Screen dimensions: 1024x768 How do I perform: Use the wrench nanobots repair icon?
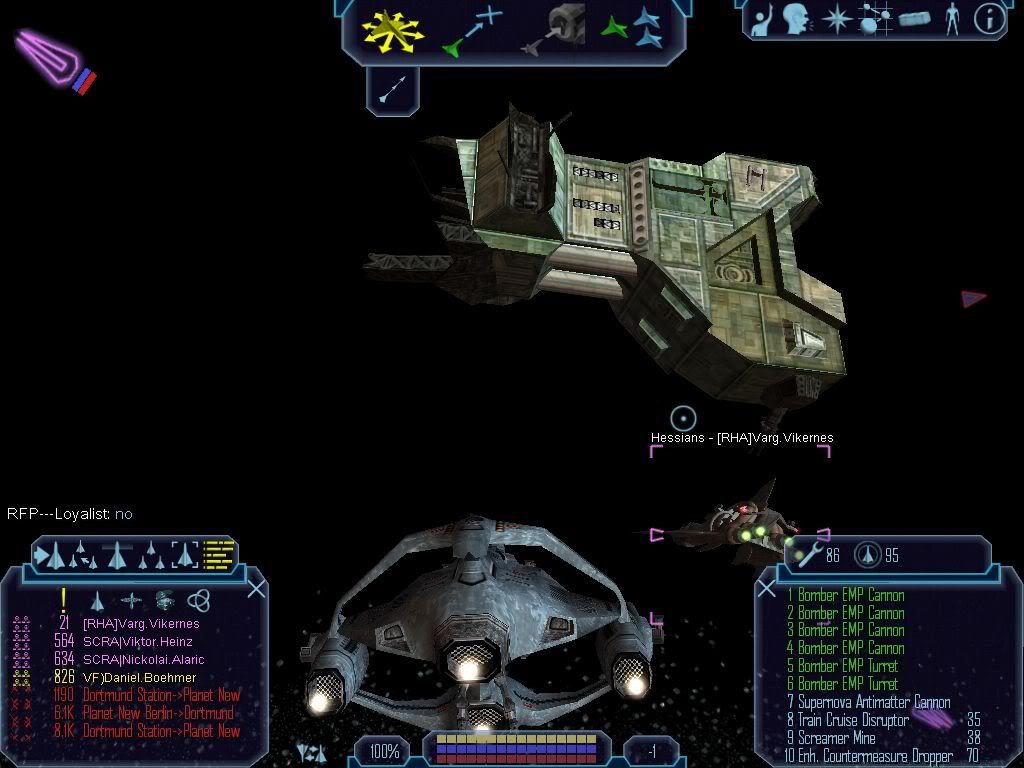(807, 556)
